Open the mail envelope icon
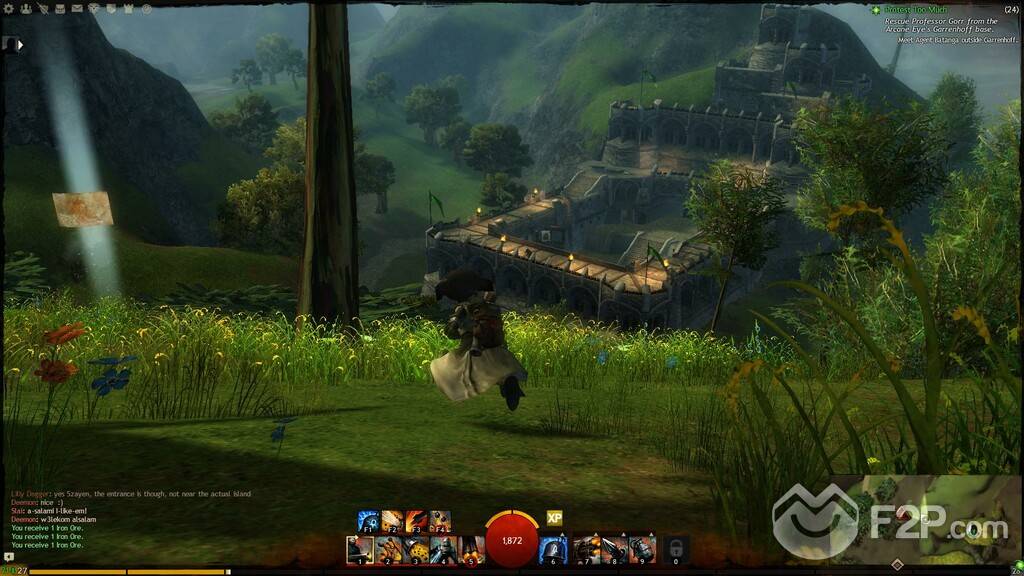 point(77,8)
